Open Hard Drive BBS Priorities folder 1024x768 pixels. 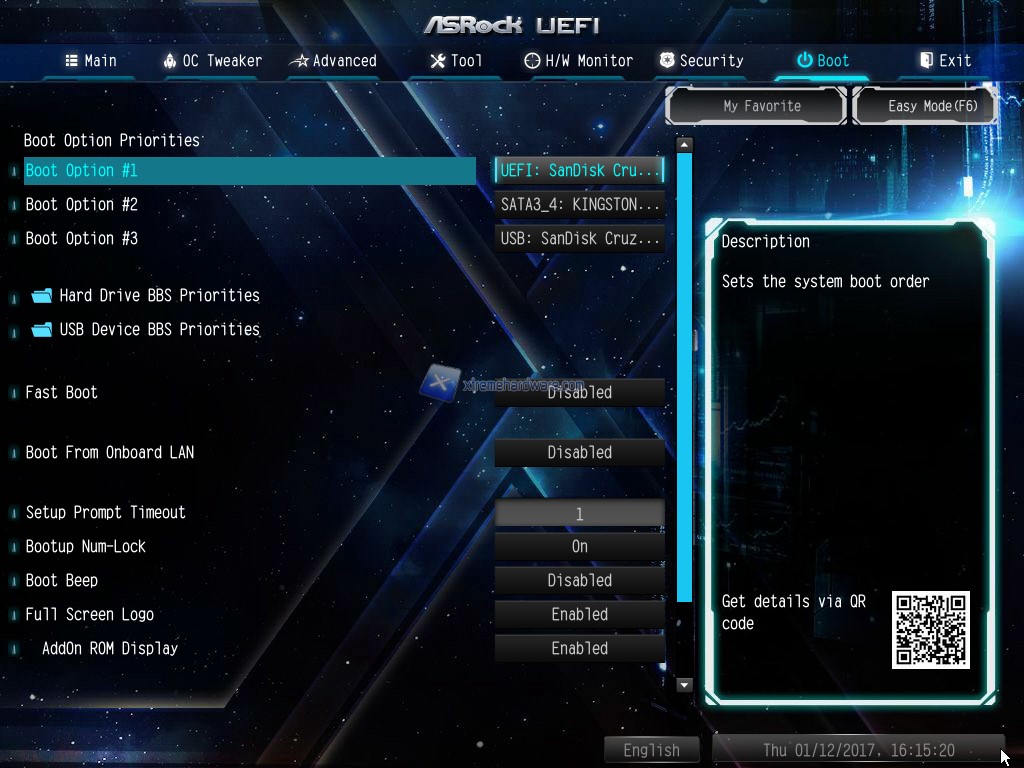[x=158, y=295]
